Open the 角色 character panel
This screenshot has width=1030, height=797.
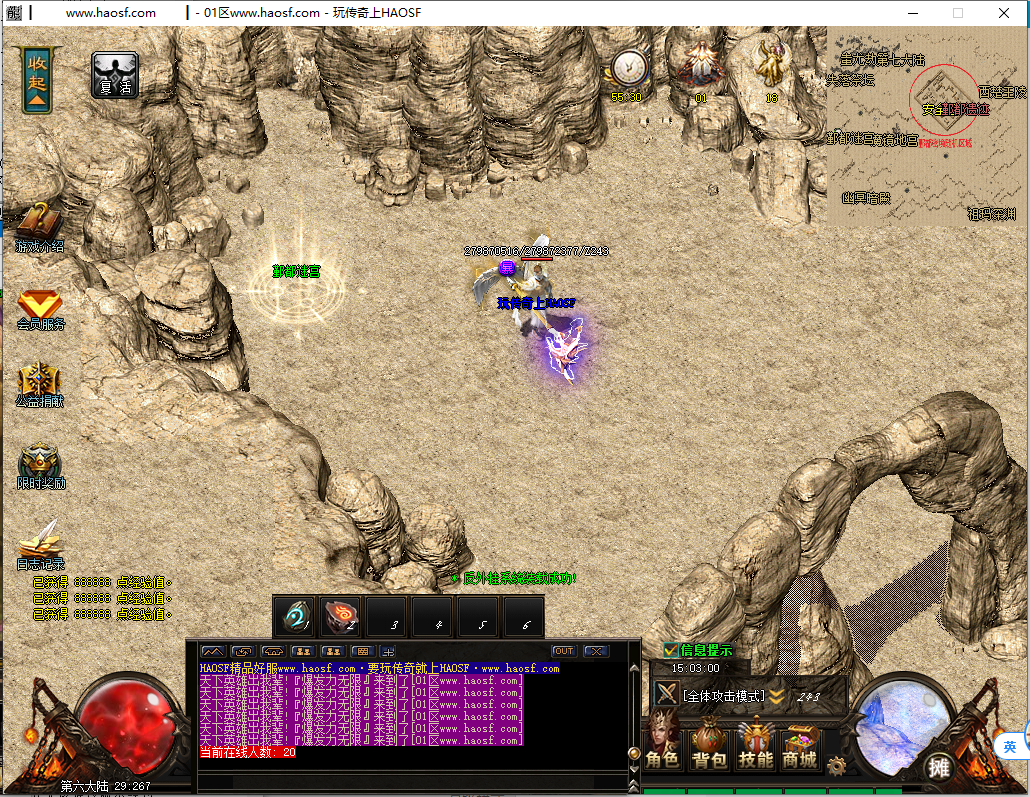coord(663,746)
